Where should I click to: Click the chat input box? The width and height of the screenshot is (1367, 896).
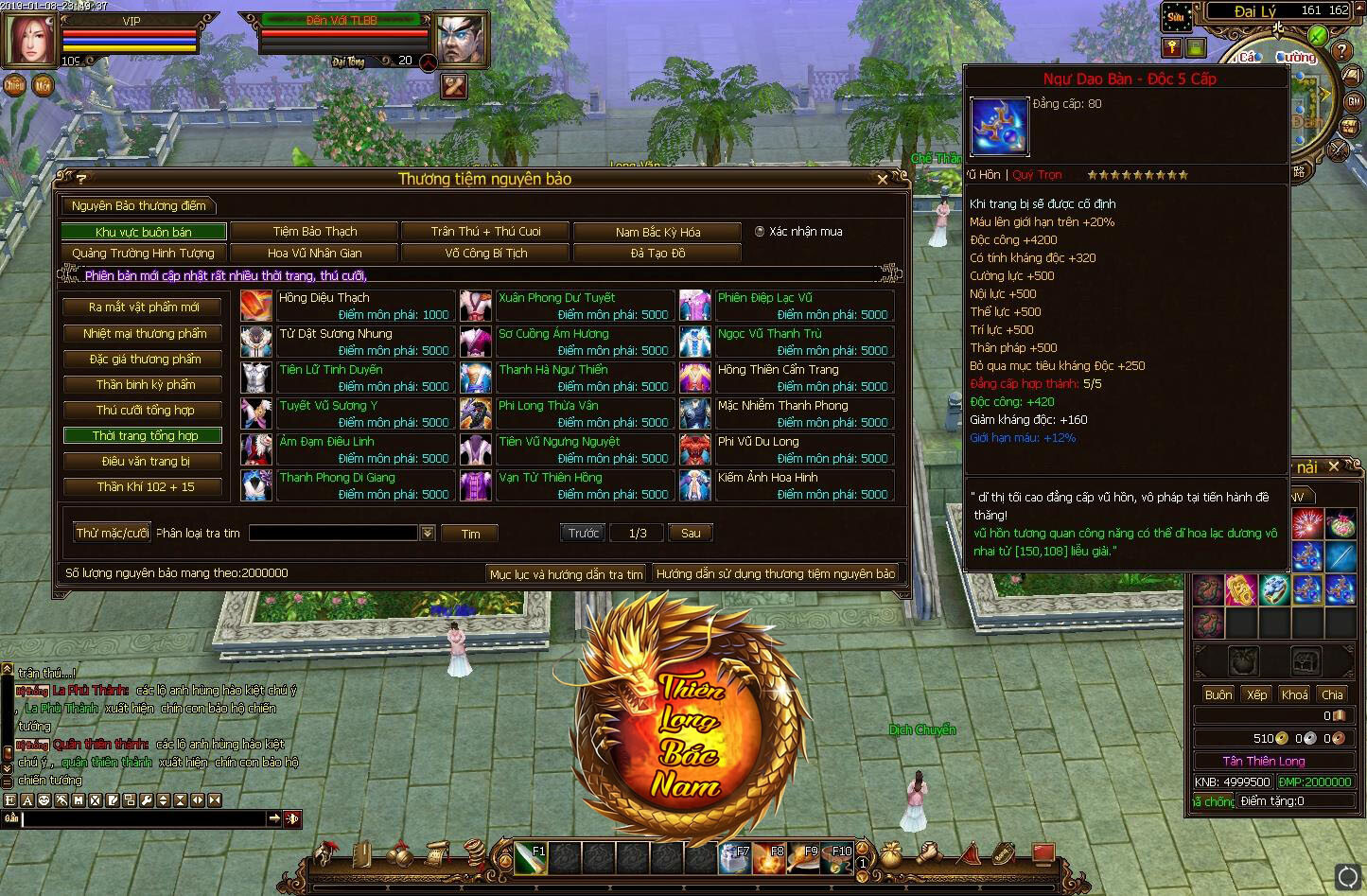point(144,819)
